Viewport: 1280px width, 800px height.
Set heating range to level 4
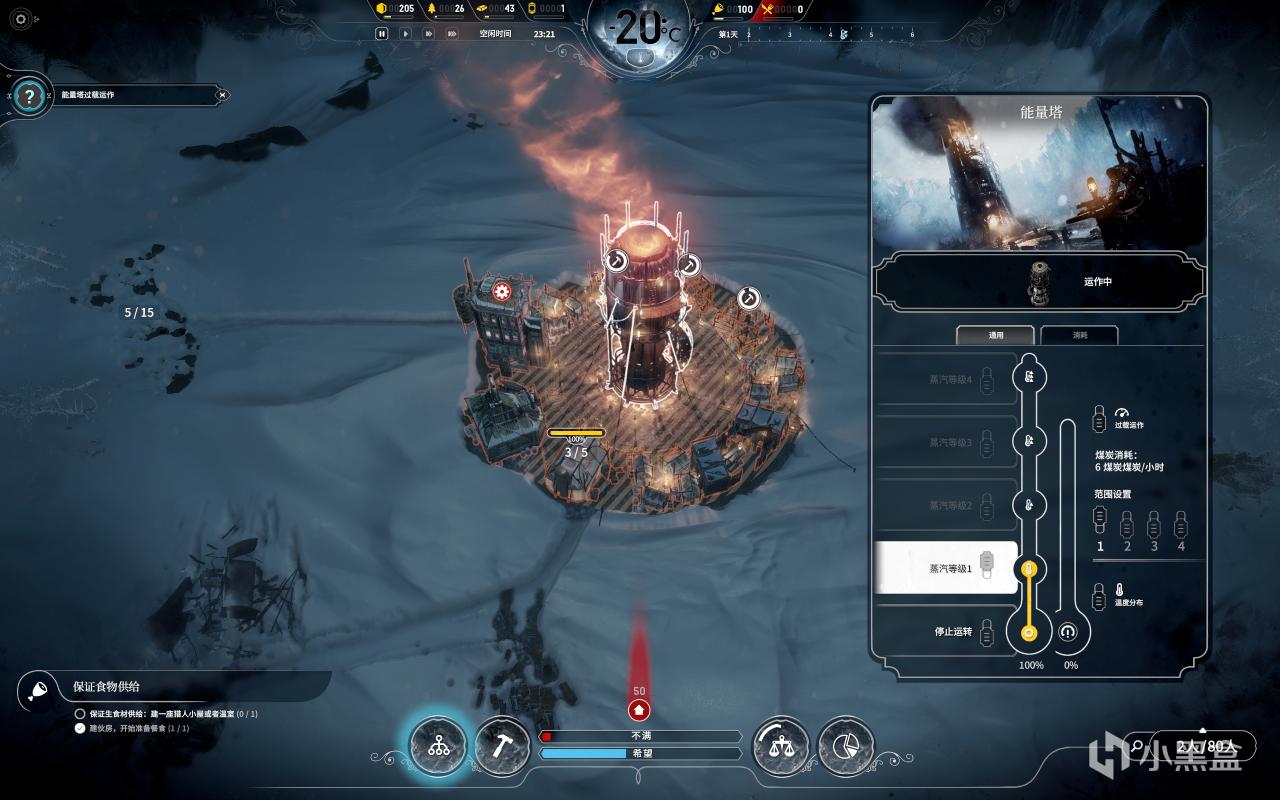click(1181, 523)
